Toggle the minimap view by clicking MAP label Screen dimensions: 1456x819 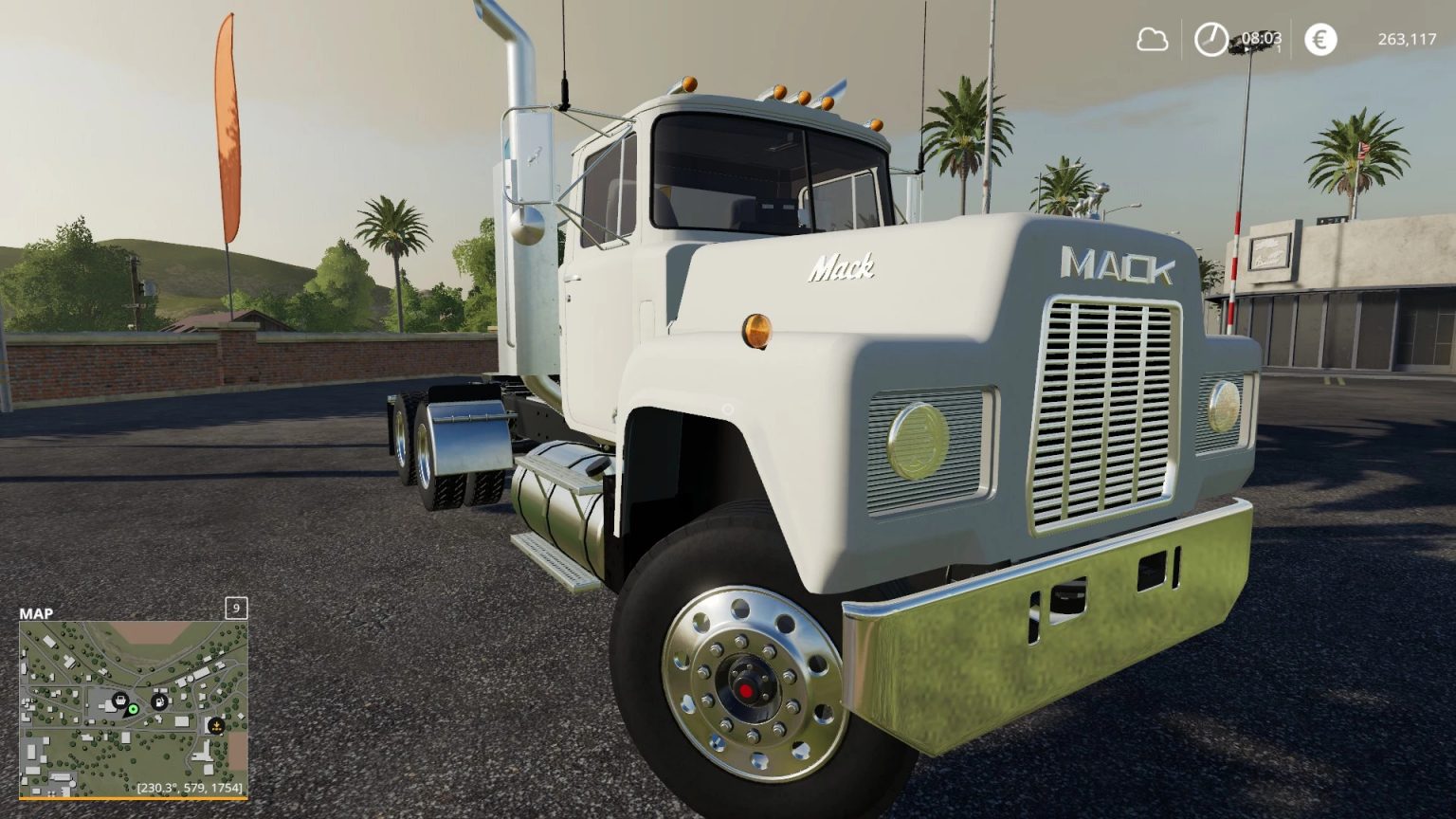coord(36,613)
